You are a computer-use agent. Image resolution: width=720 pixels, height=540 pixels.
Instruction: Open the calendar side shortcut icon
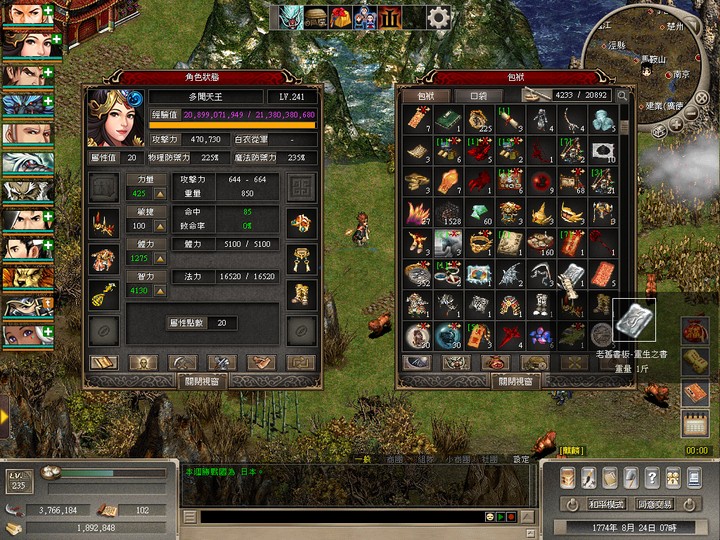point(695,423)
